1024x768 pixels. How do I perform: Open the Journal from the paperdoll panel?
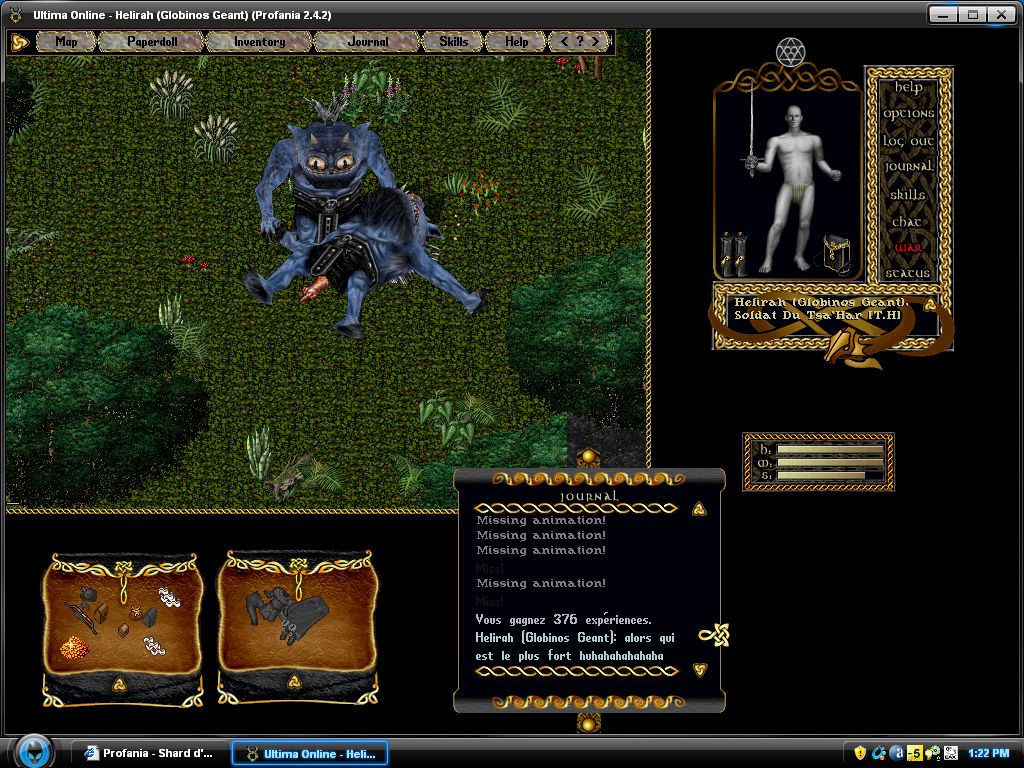coord(908,167)
